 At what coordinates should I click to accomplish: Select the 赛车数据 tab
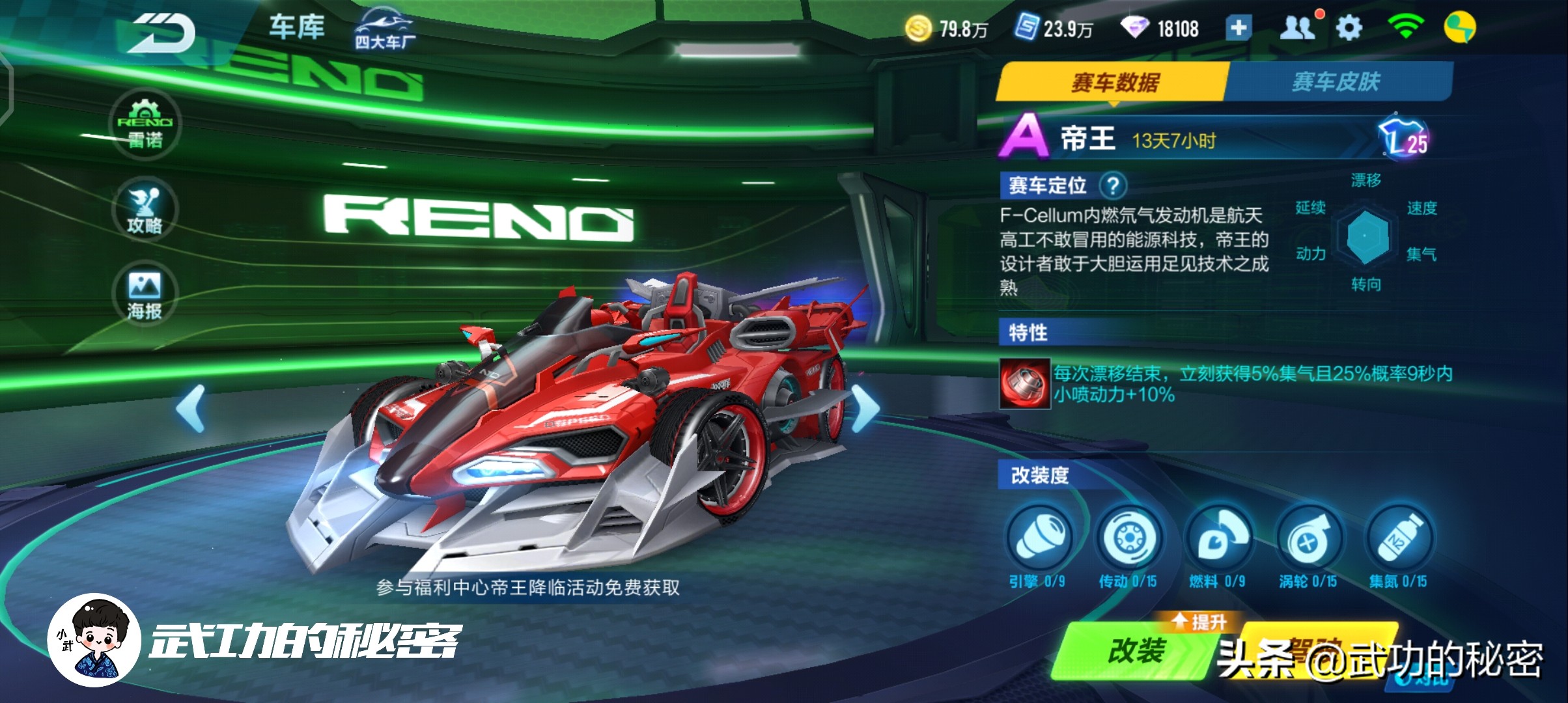tap(1115, 80)
